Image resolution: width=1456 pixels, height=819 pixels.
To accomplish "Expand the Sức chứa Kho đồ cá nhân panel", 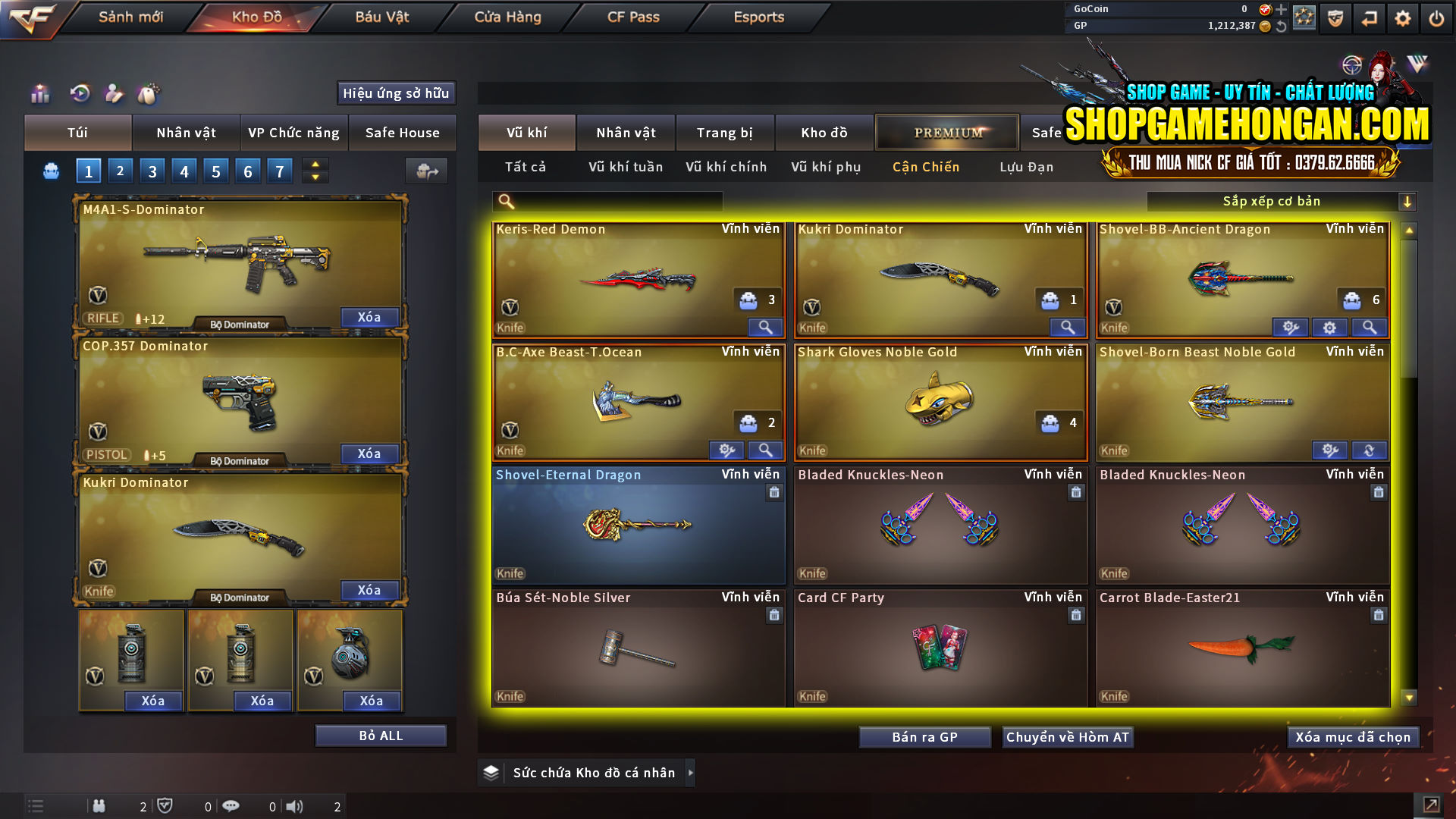I will click(691, 773).
